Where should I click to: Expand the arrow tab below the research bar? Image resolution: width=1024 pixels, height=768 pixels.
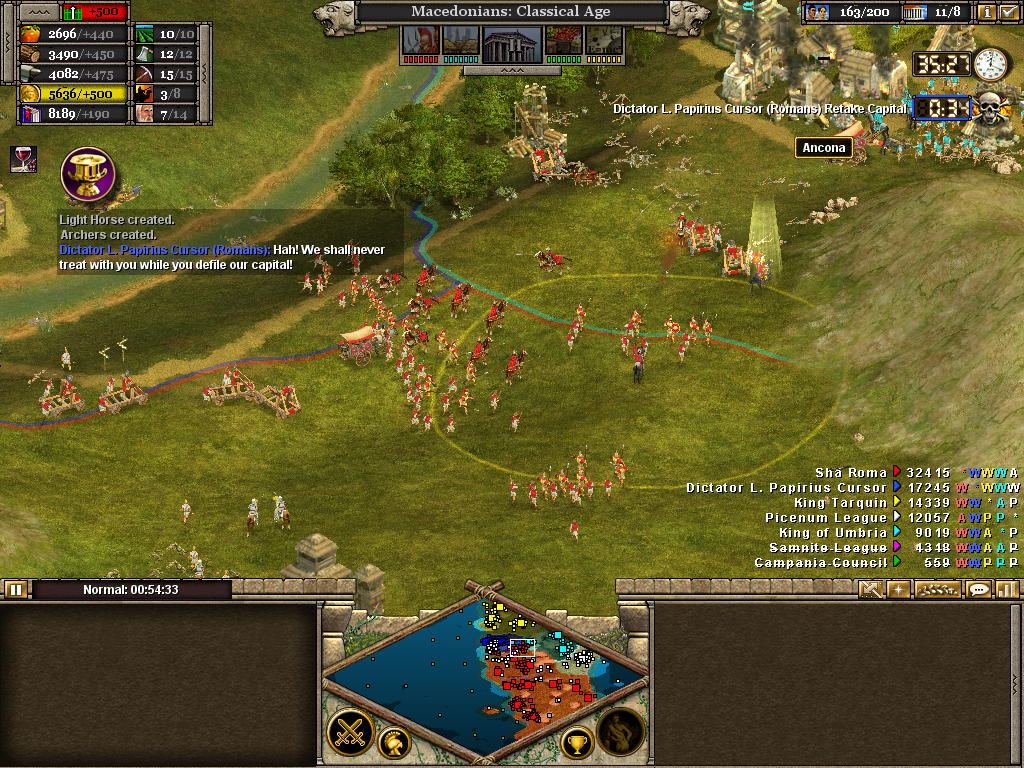click(511, 71)
